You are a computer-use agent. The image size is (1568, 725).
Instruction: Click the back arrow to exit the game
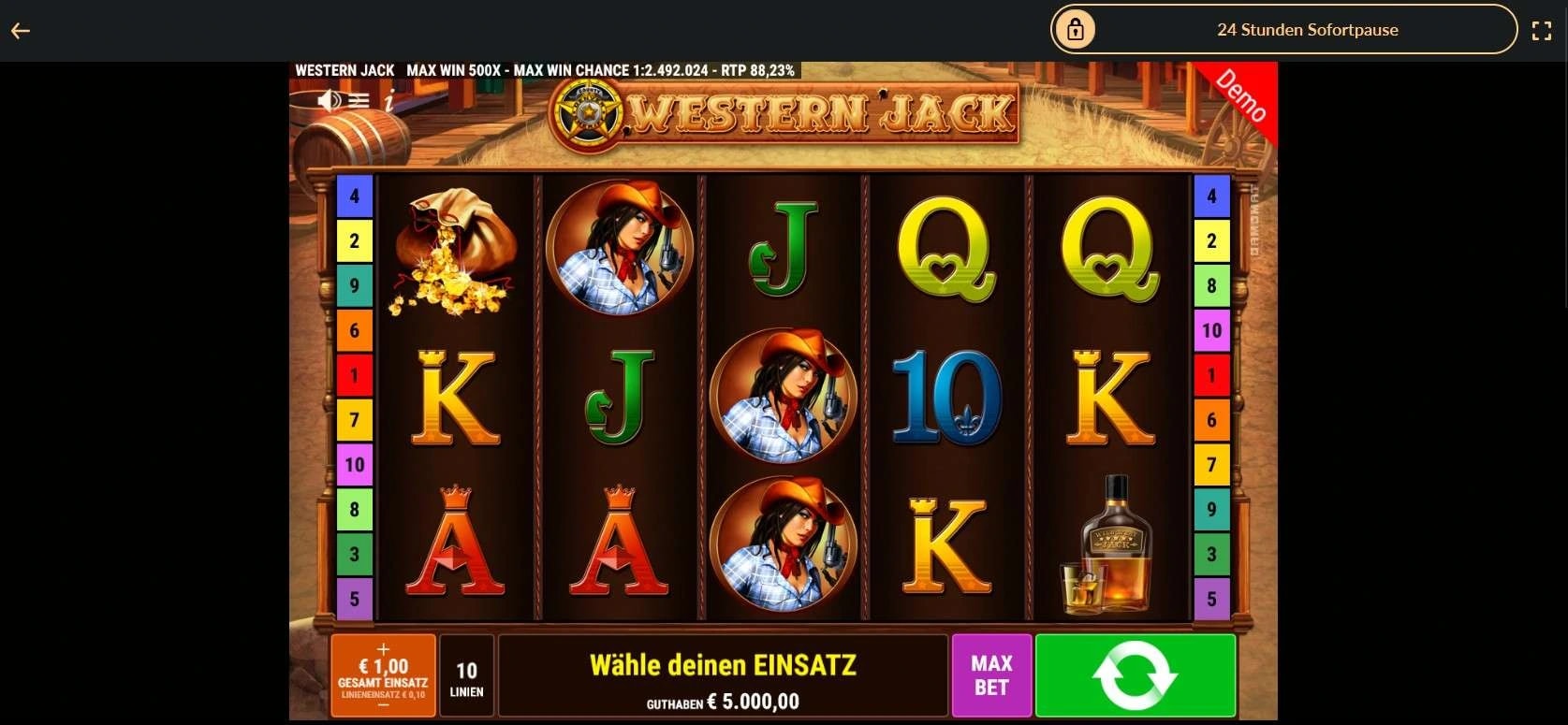click(20, 30)
